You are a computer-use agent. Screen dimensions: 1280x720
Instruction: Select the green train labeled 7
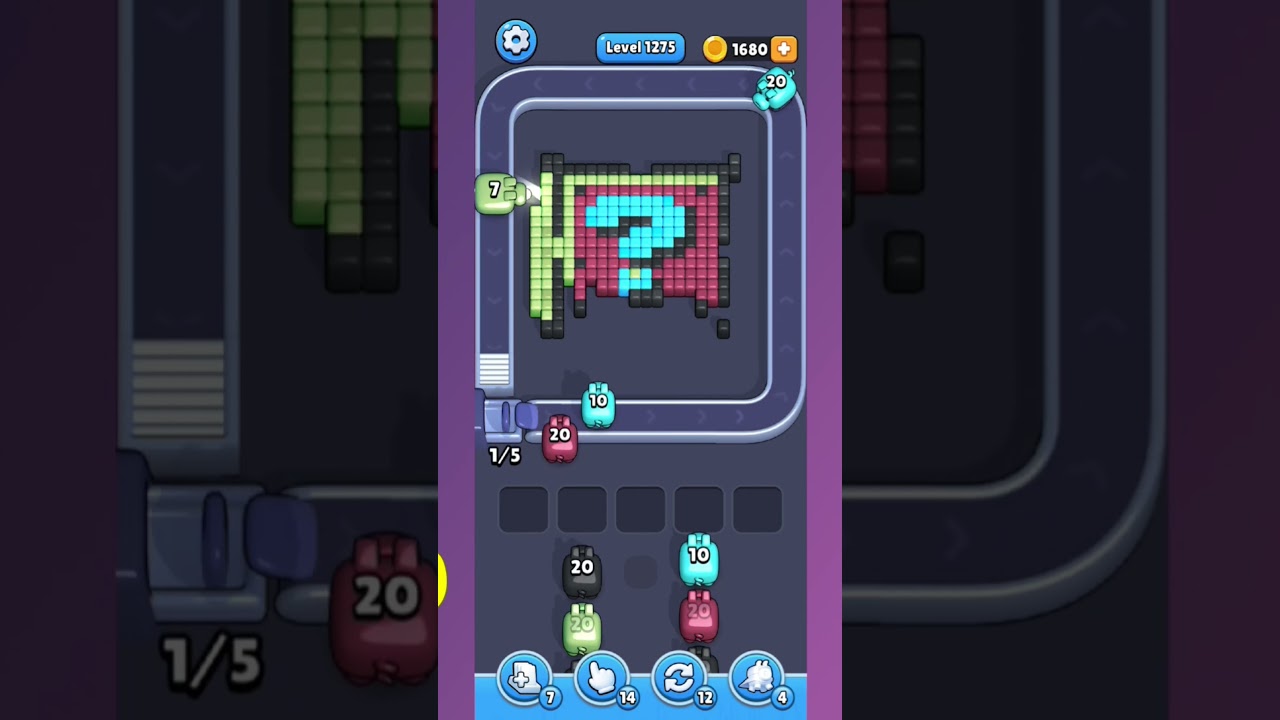coord(497,192)
